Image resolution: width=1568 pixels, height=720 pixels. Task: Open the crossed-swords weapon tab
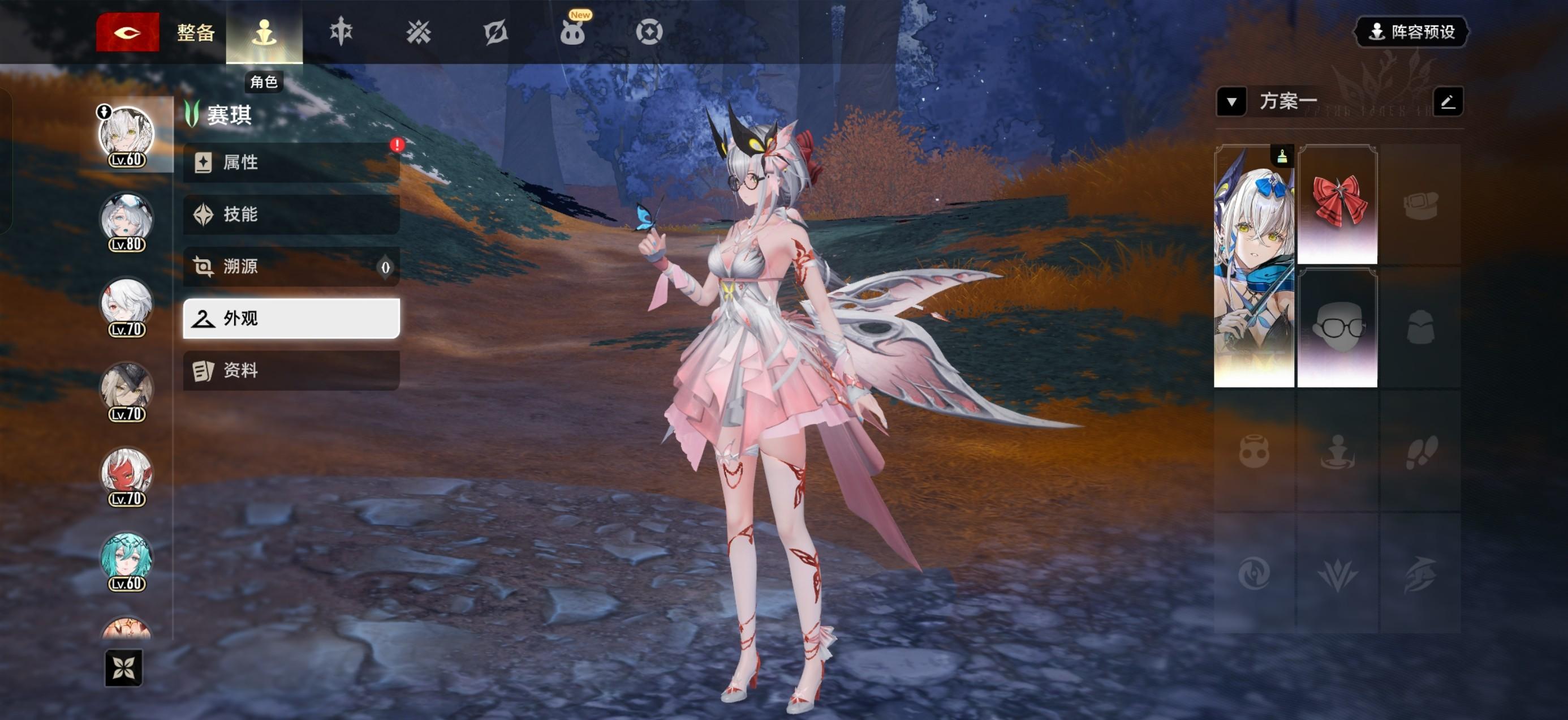[418, 32]
